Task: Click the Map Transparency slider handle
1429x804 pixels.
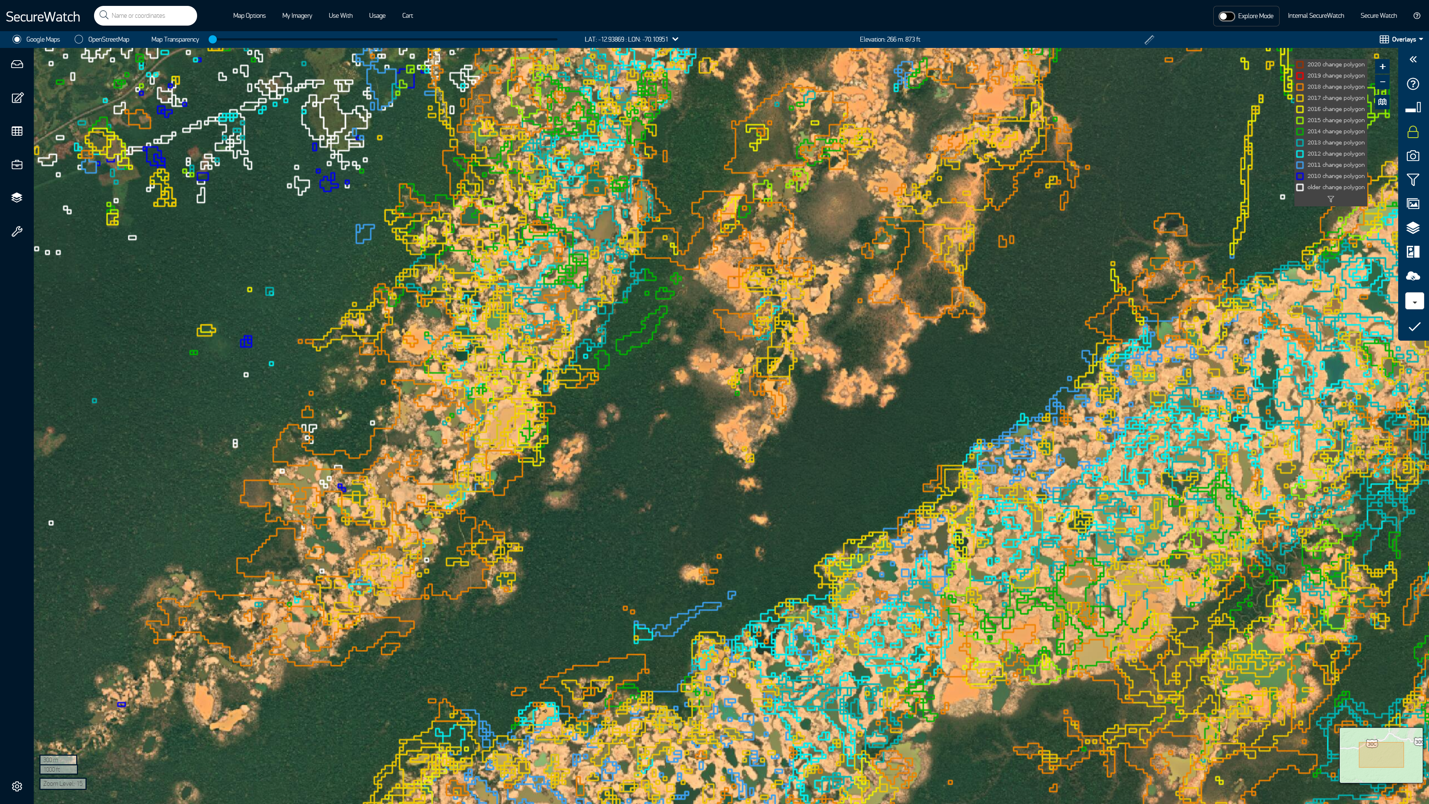Action: click(213, 40)
